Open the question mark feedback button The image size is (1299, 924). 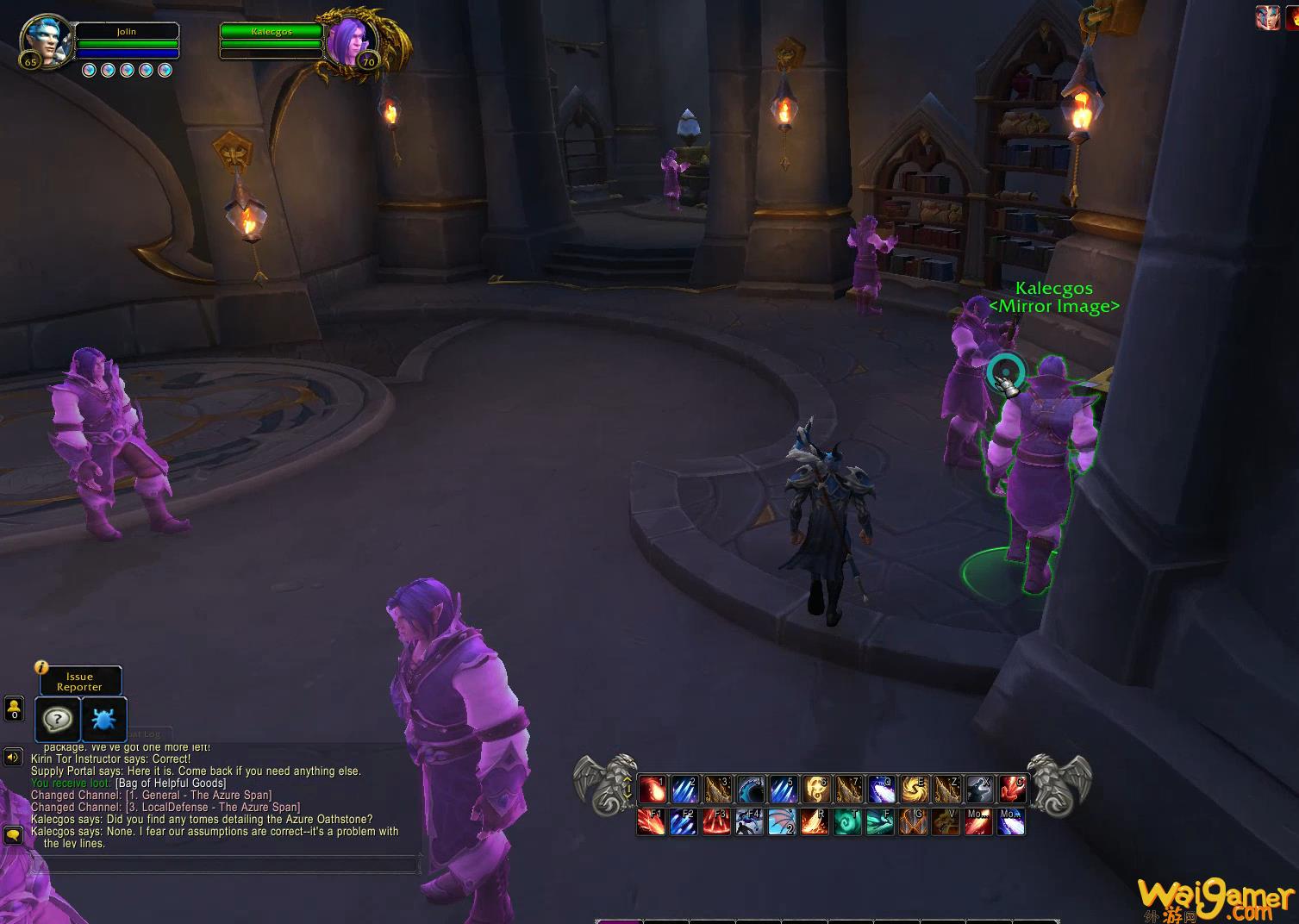[x=58, y=719]
